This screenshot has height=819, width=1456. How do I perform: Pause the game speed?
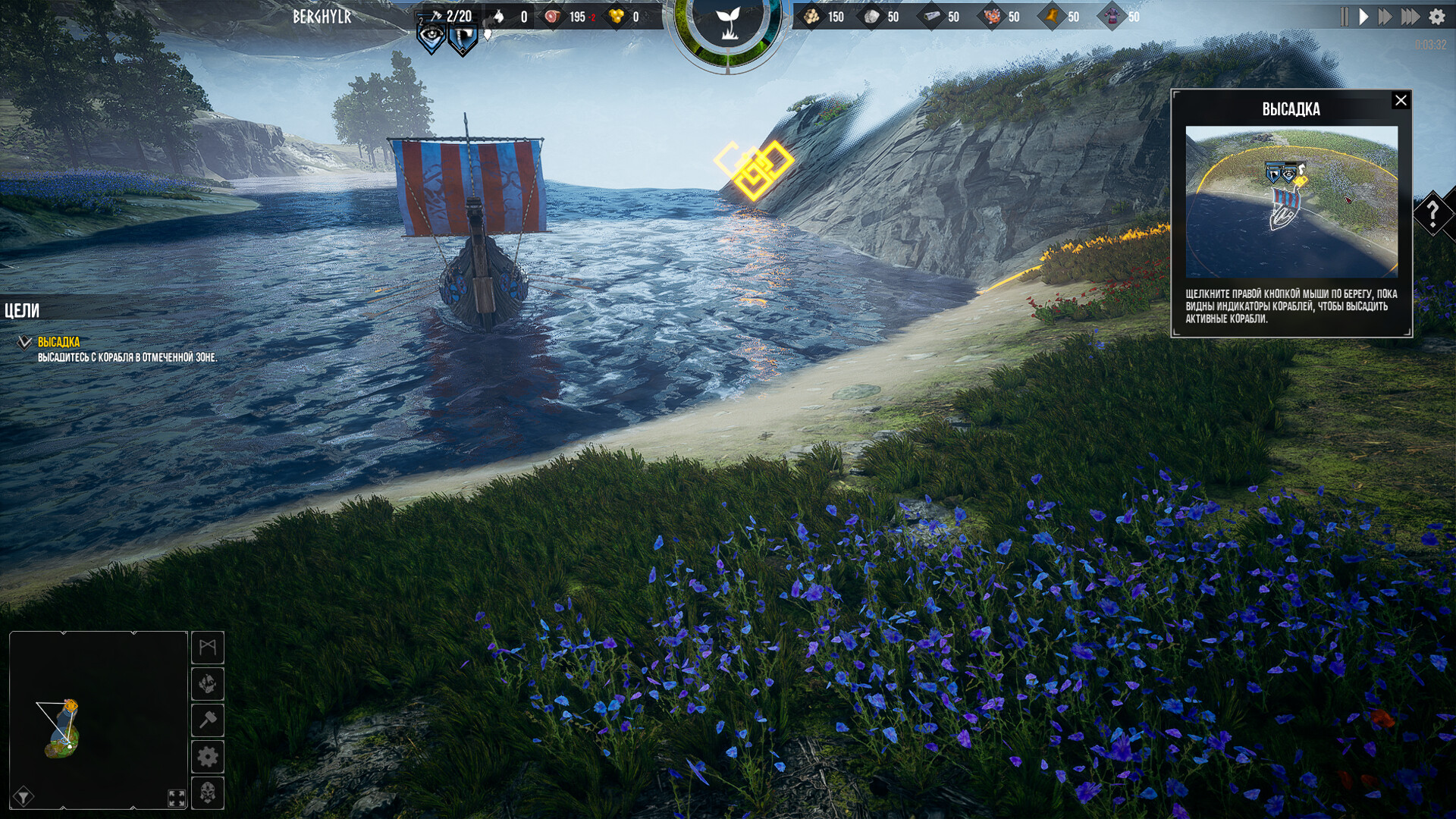pos(1345,17)
